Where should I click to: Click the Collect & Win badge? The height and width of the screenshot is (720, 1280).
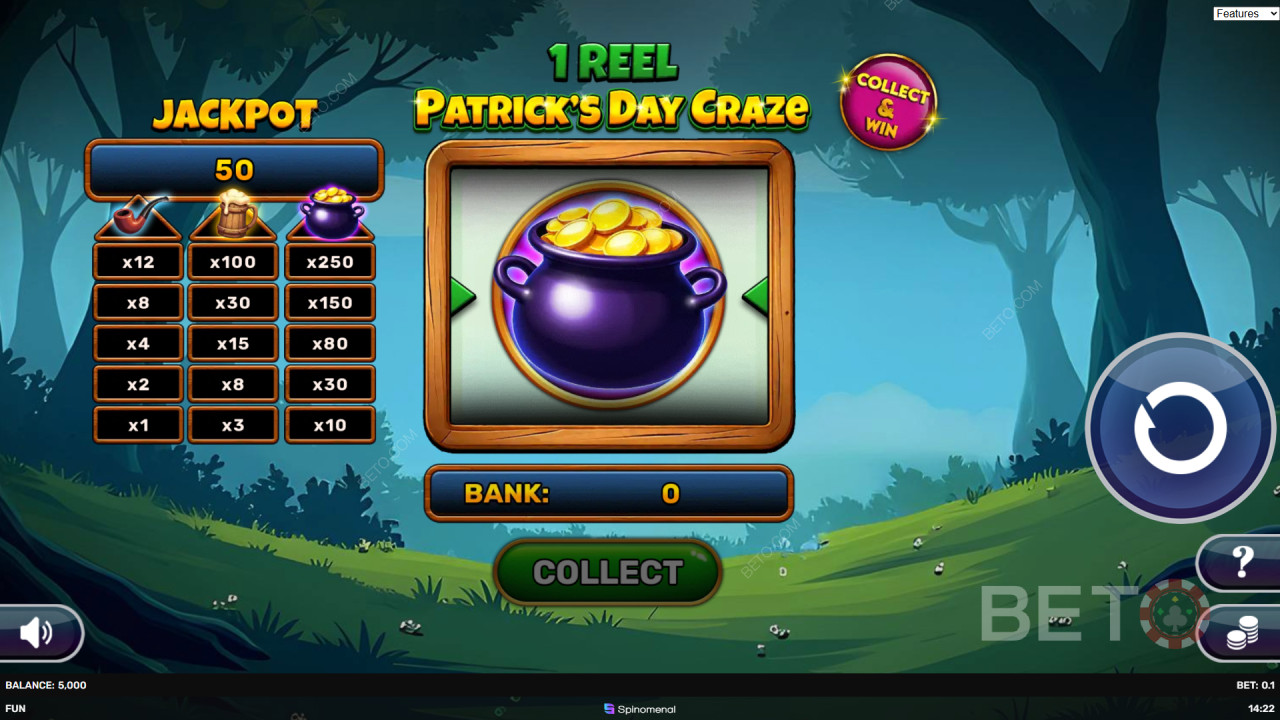(x=888, y=102)
